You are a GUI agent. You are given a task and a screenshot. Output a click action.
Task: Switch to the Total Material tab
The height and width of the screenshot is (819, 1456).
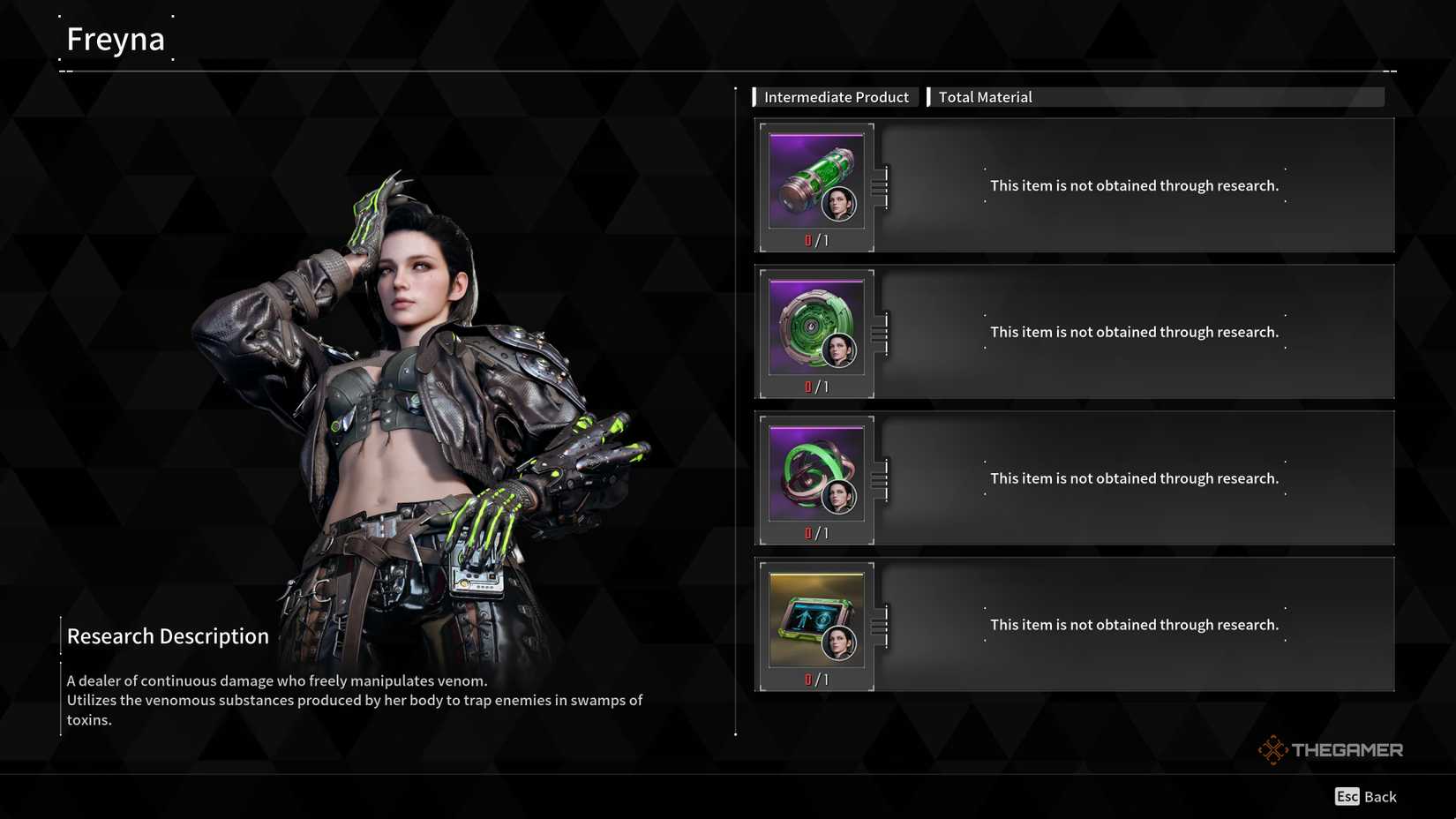(x=985, y=97)
